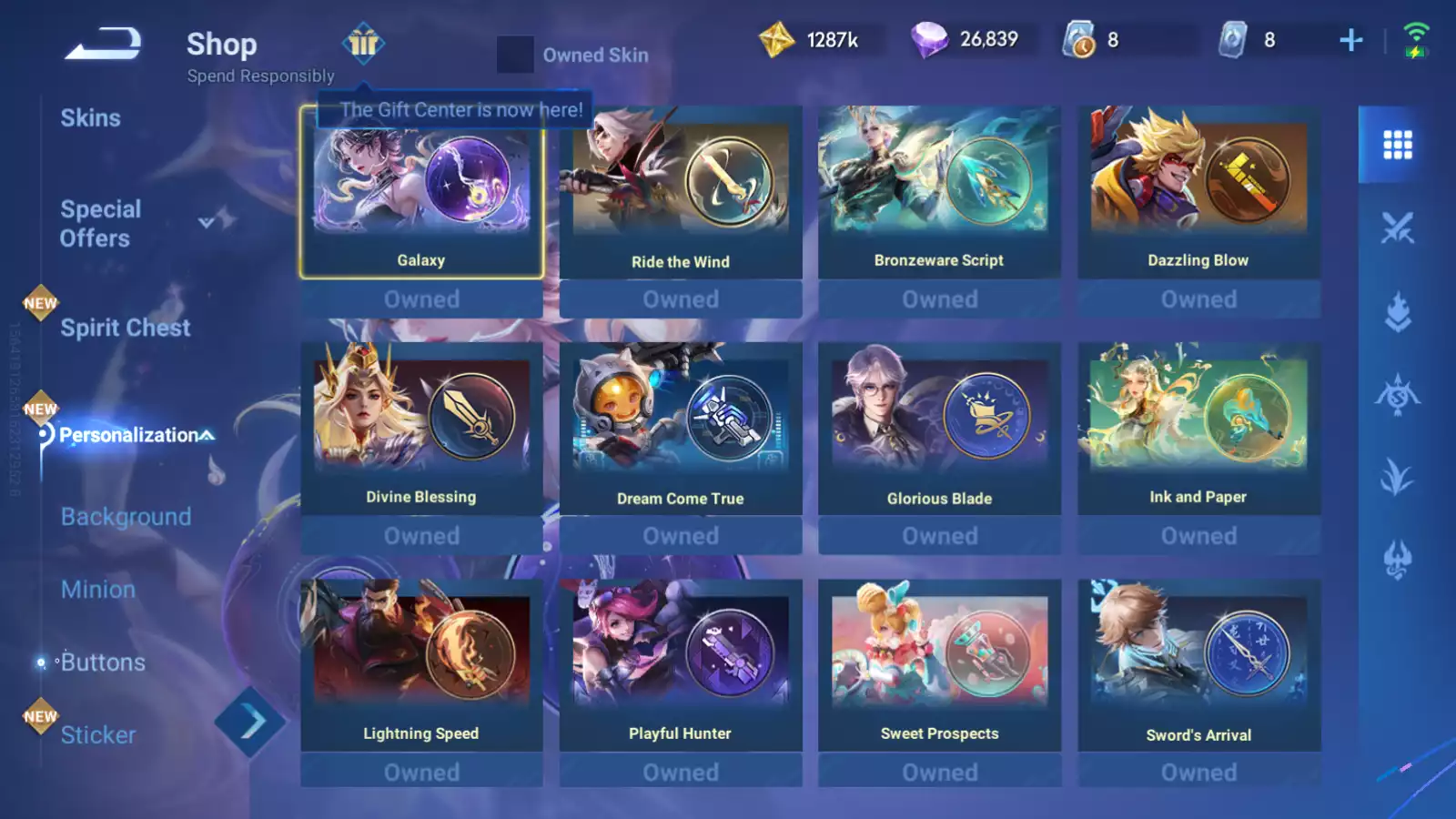The image size is (1456, 819).
Task: Click the blue diamond arrow button
Action: pyautogui.click(x=249, y=723)
